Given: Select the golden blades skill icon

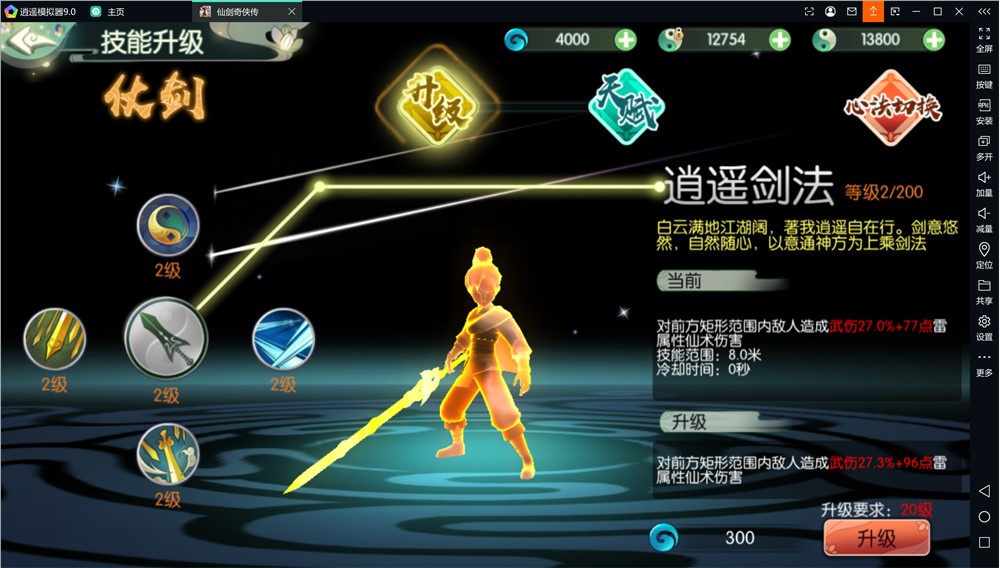Looking at the screenshot, I should point(55,339).
